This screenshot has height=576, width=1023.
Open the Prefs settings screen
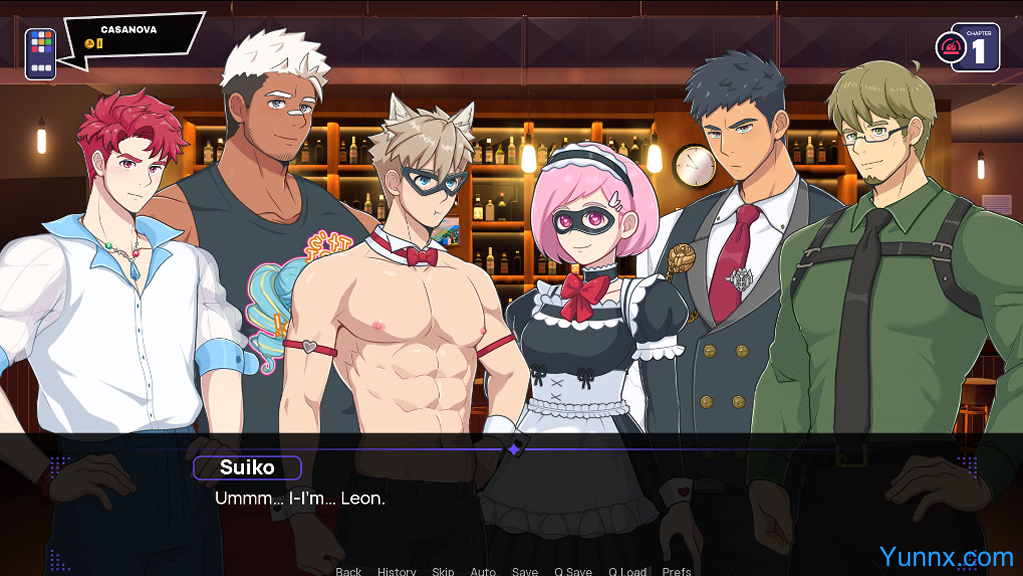pyautogui.click(x=677, y=571)
